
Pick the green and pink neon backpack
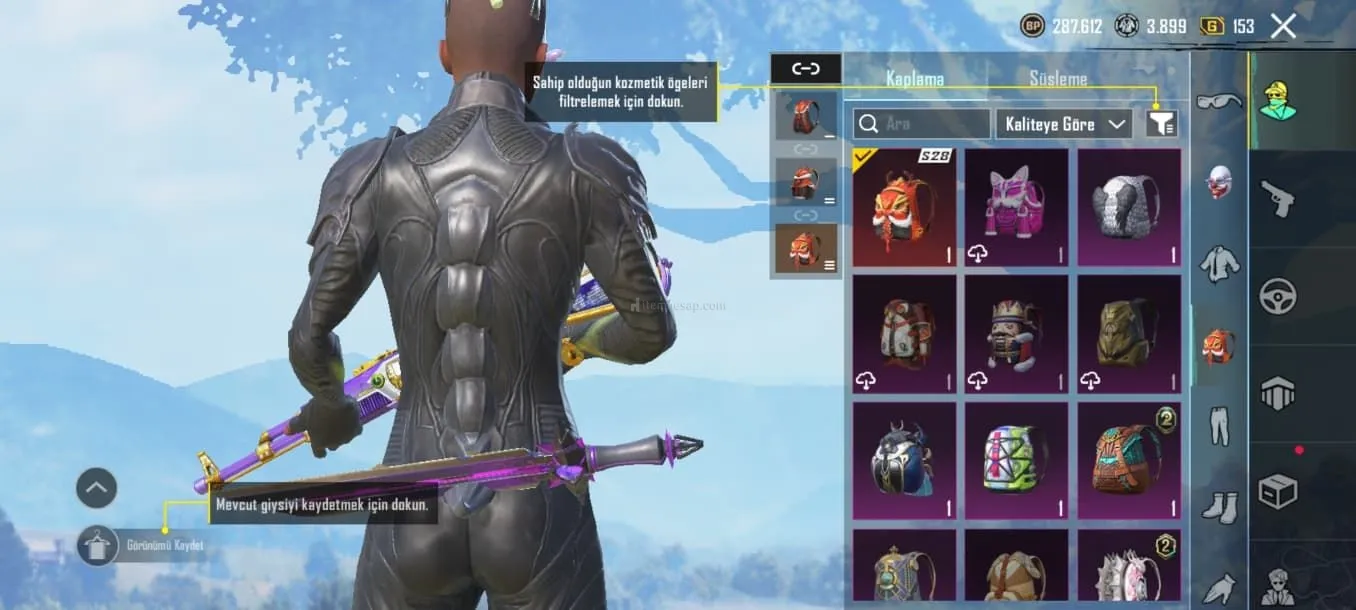(x=1016, y=460)
